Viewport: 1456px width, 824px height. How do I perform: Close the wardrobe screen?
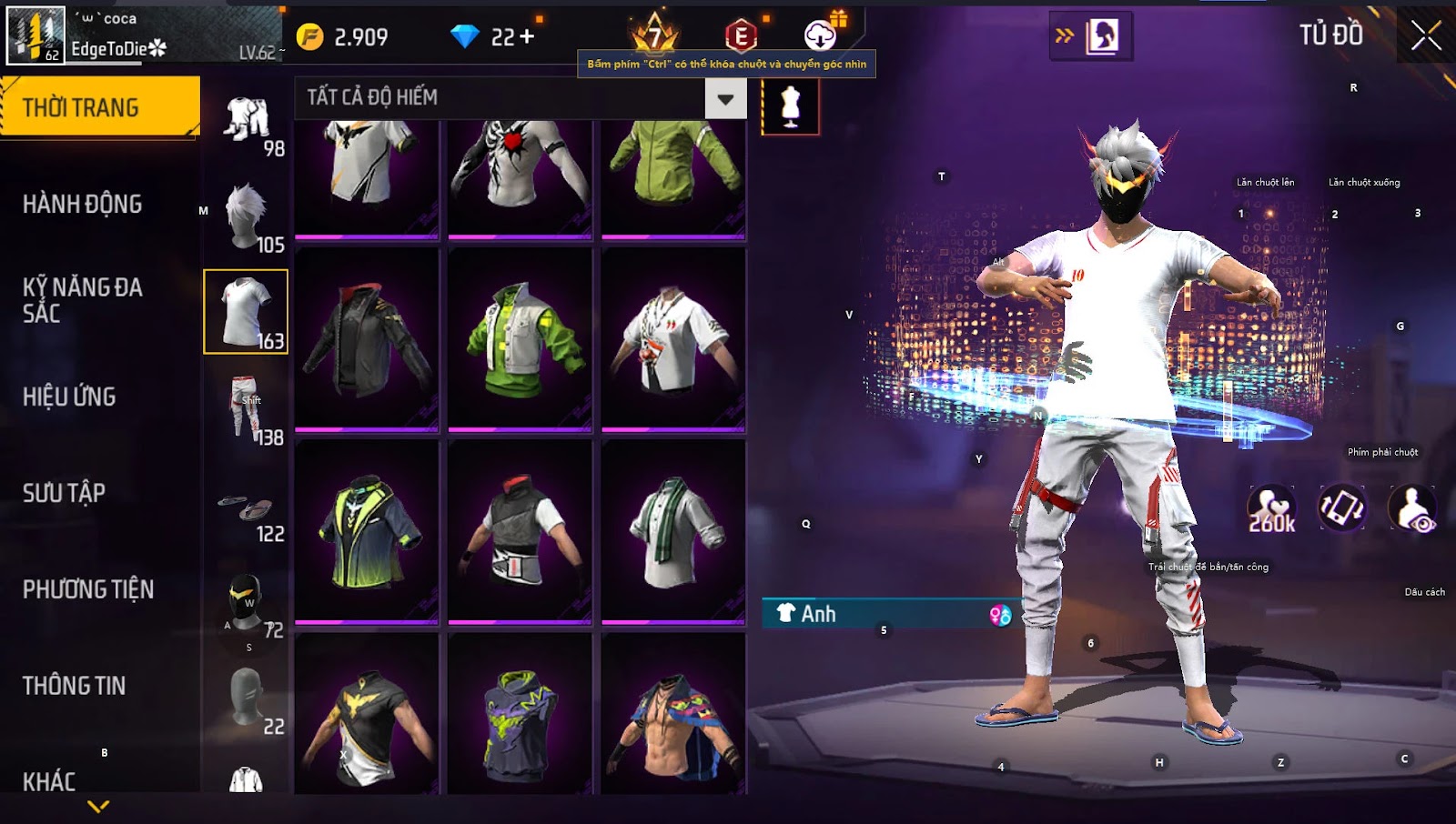pyautogui.click(x=1426, y=35)
